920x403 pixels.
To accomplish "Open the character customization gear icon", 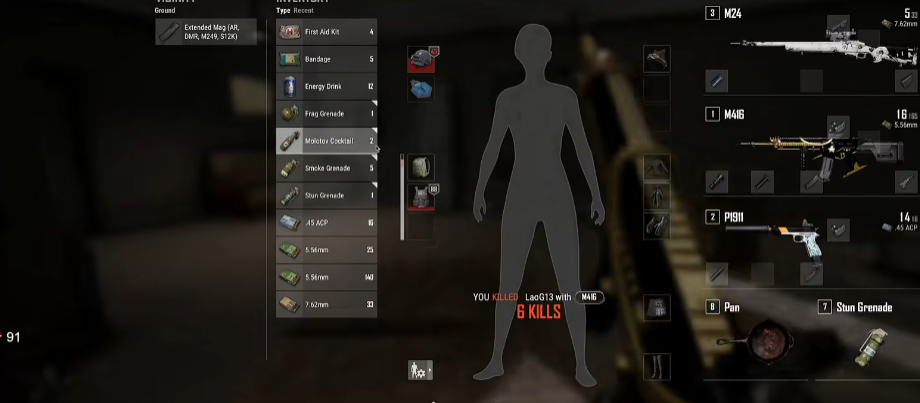I will click(x=420, y=371).
